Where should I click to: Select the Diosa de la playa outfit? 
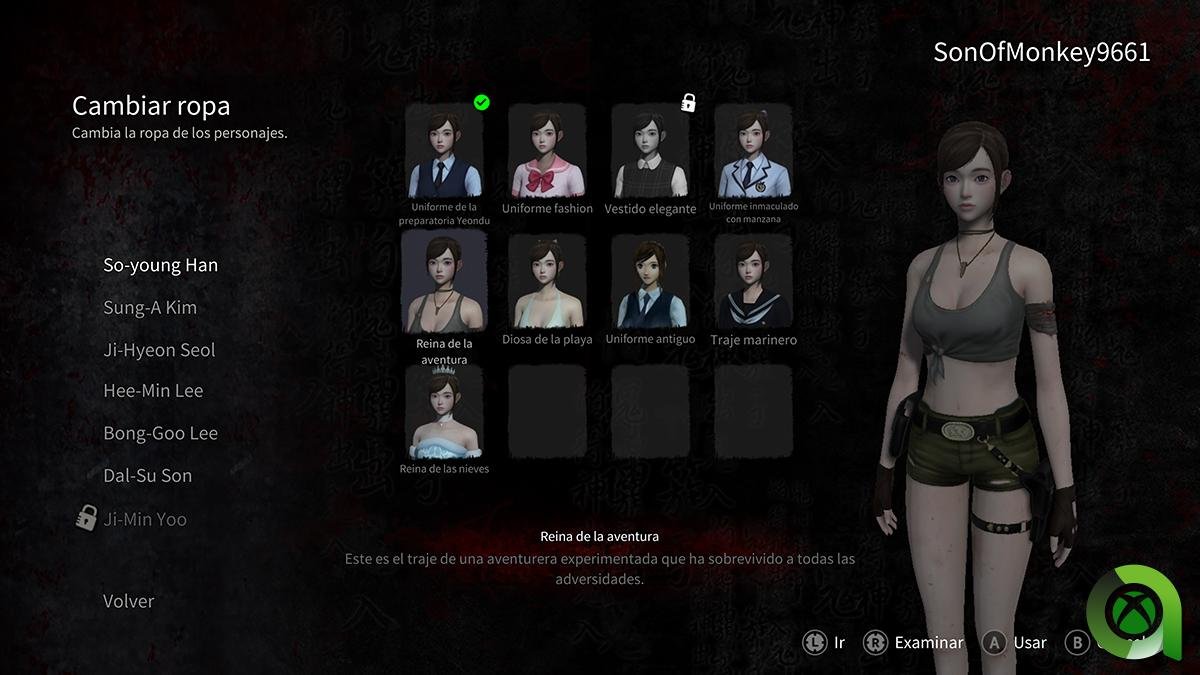[547, 283]
